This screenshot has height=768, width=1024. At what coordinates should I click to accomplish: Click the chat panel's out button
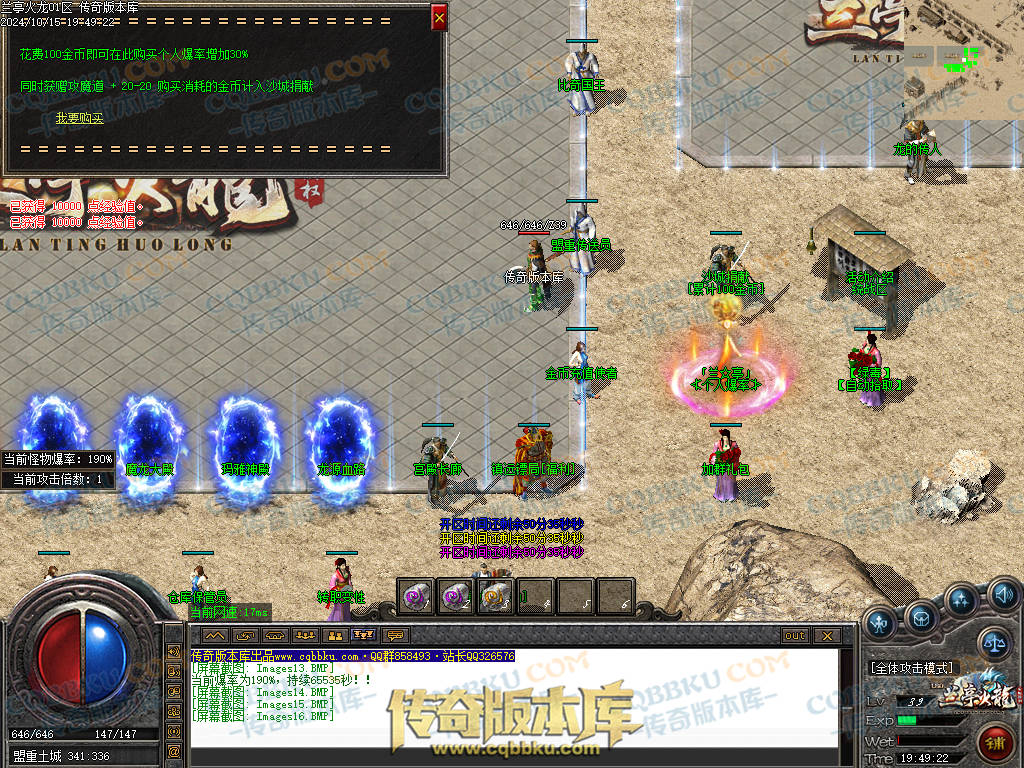(795, 635)
